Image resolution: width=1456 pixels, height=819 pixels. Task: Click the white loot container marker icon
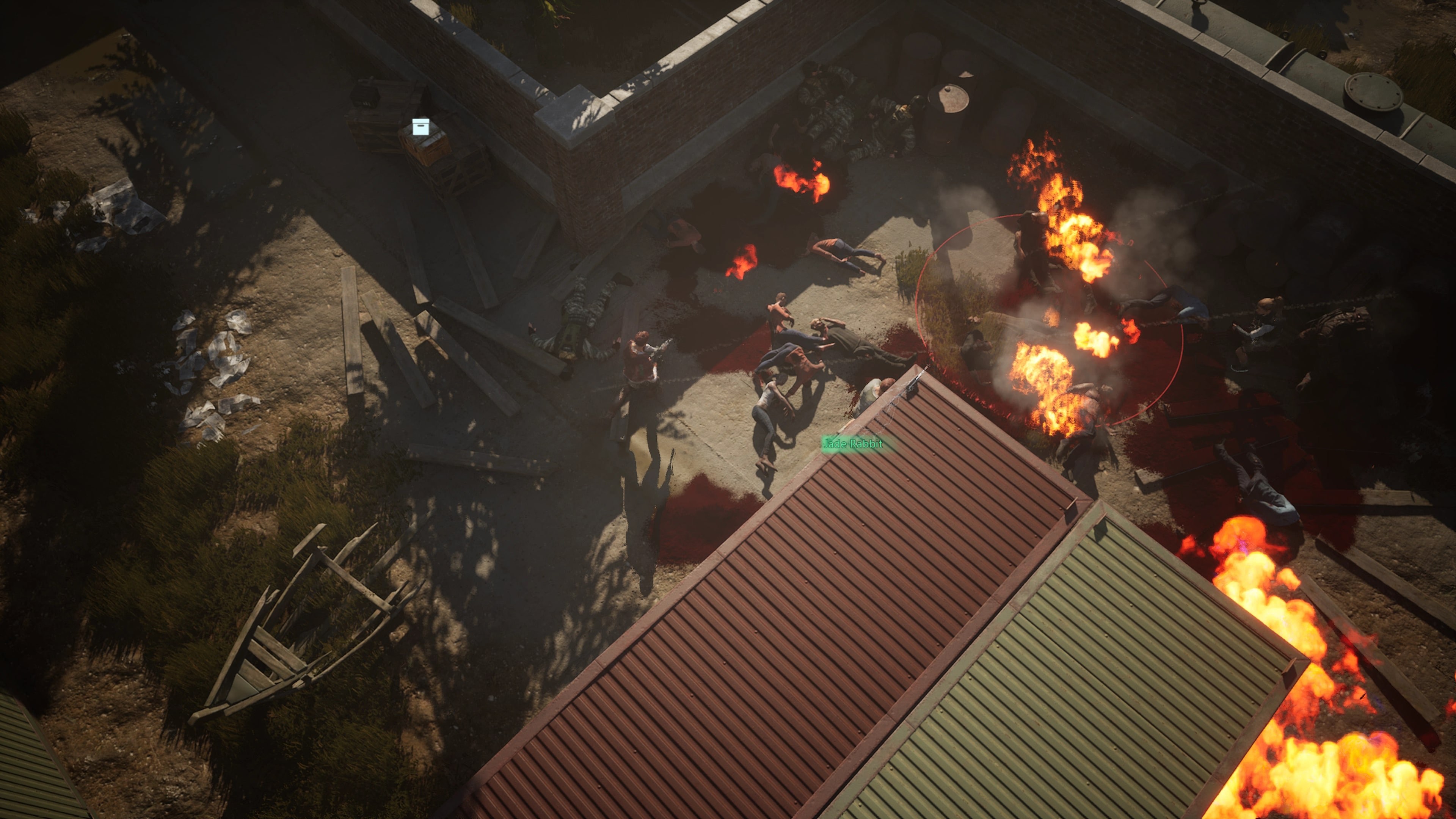click(x=420, y=127)
